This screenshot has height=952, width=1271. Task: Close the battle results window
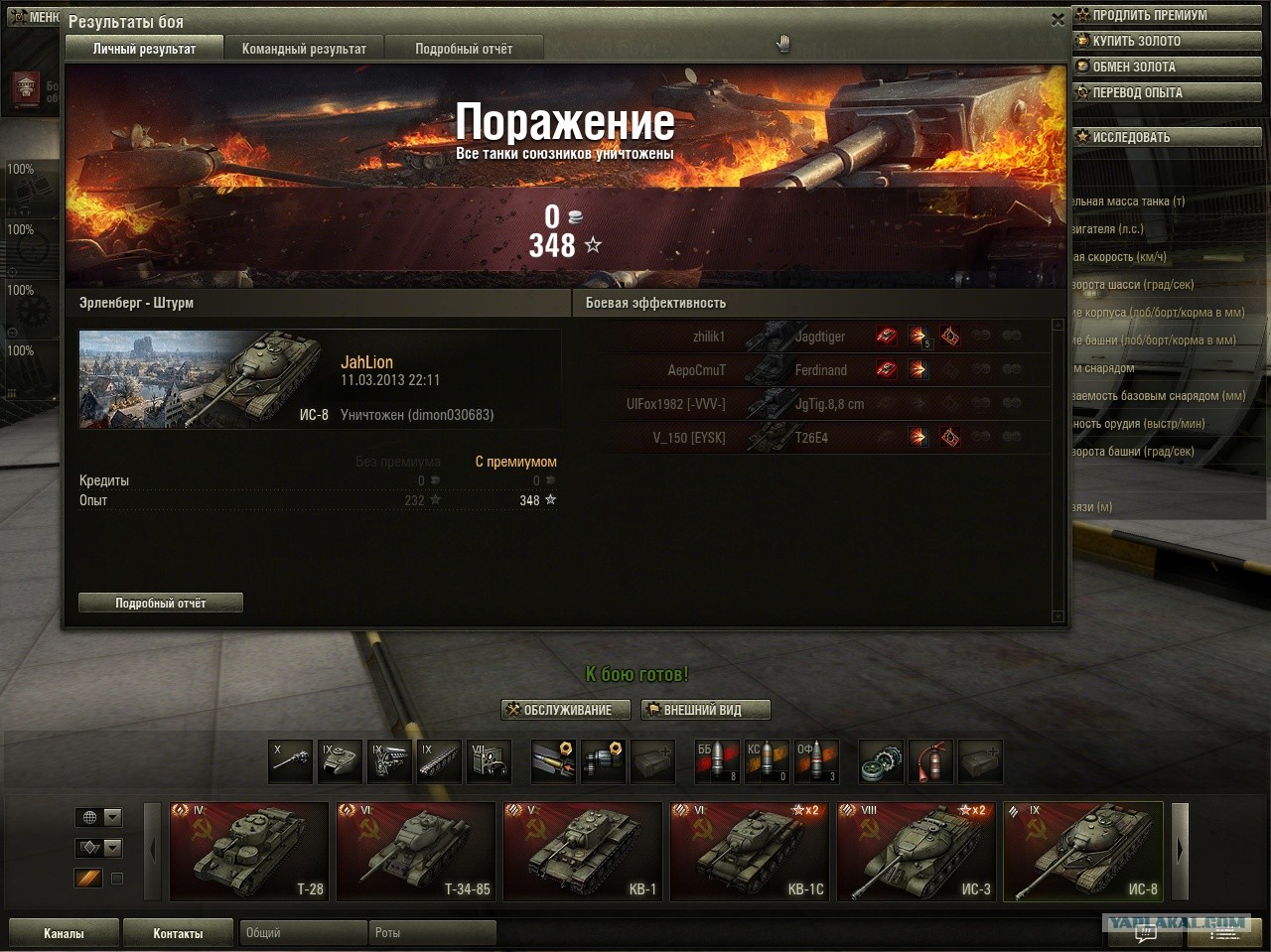[x=1058, y=19]
